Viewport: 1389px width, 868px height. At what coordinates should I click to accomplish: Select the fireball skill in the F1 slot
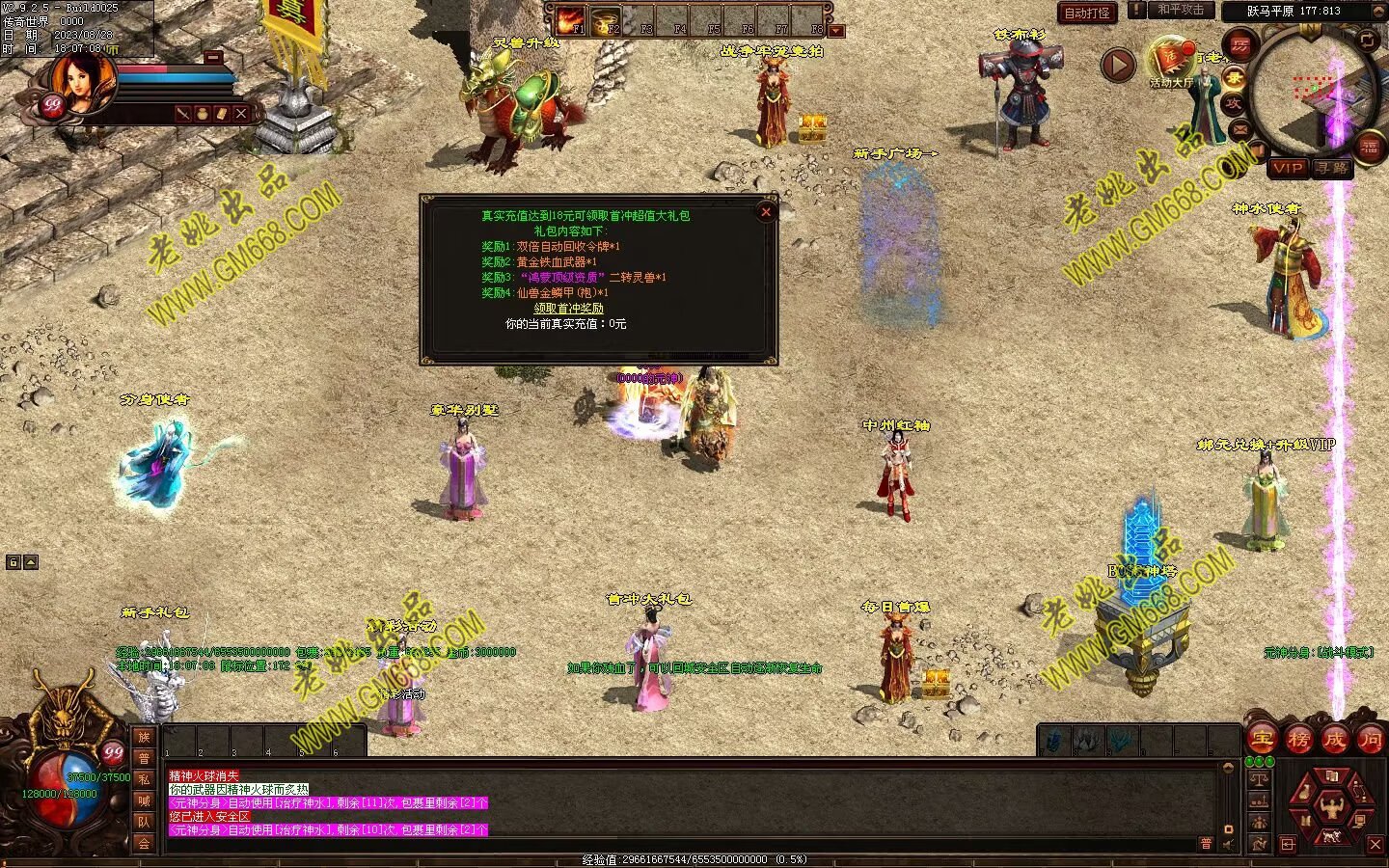tap(570, 20)
